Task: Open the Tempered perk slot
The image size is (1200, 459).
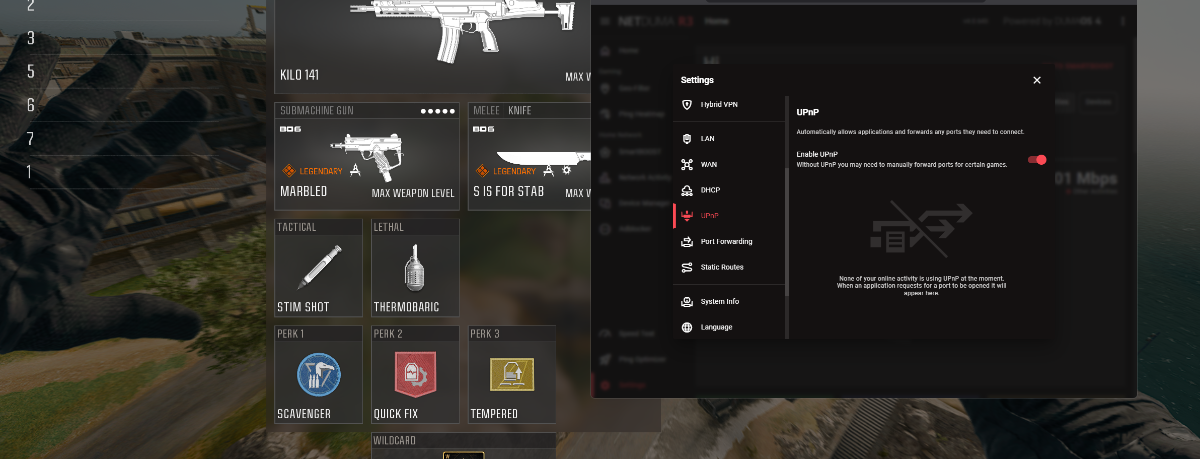Action: pyautogui.click(x=512, y=374)
